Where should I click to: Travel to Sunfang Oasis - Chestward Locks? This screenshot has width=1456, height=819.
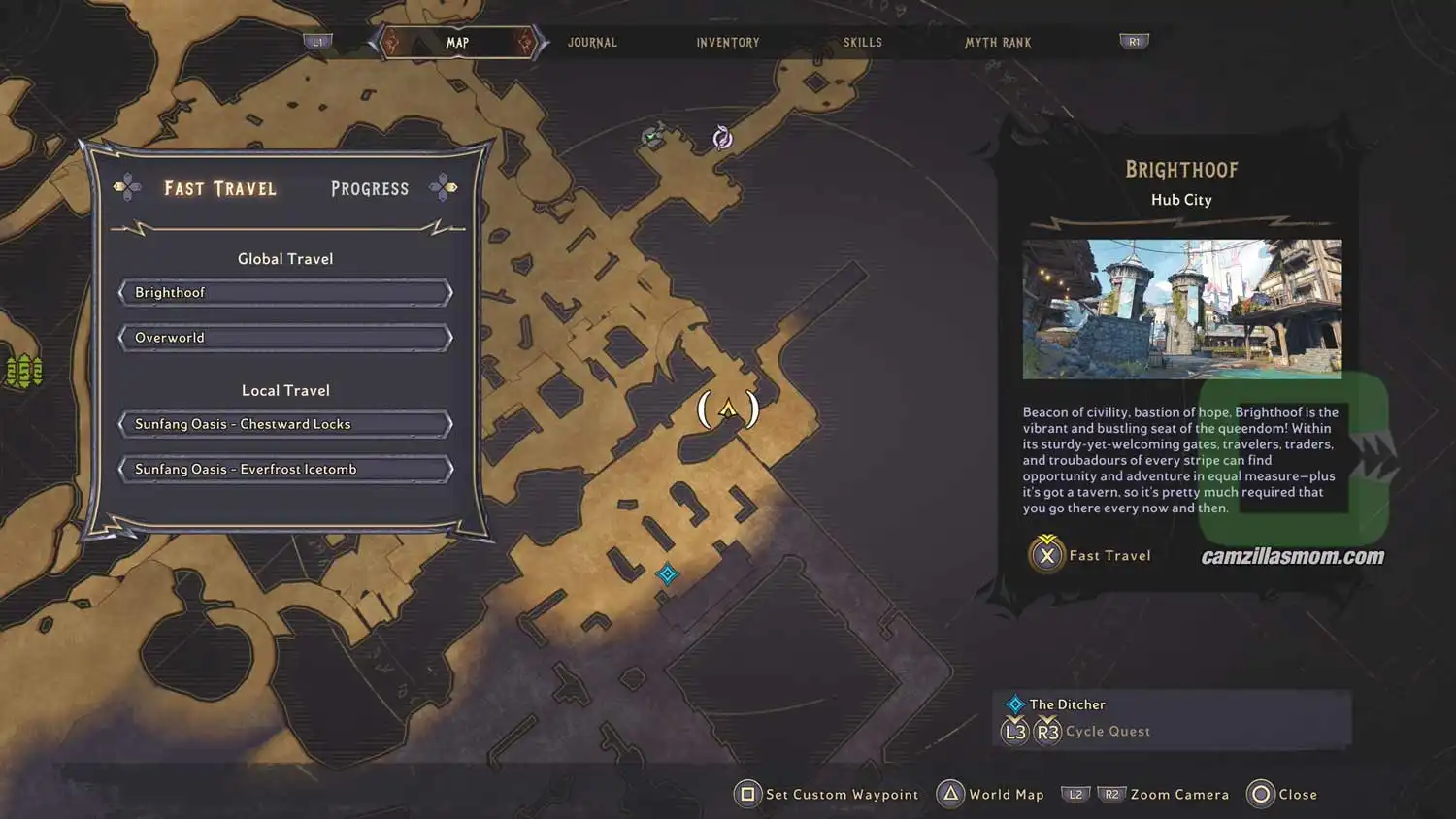tap(285, 424)
